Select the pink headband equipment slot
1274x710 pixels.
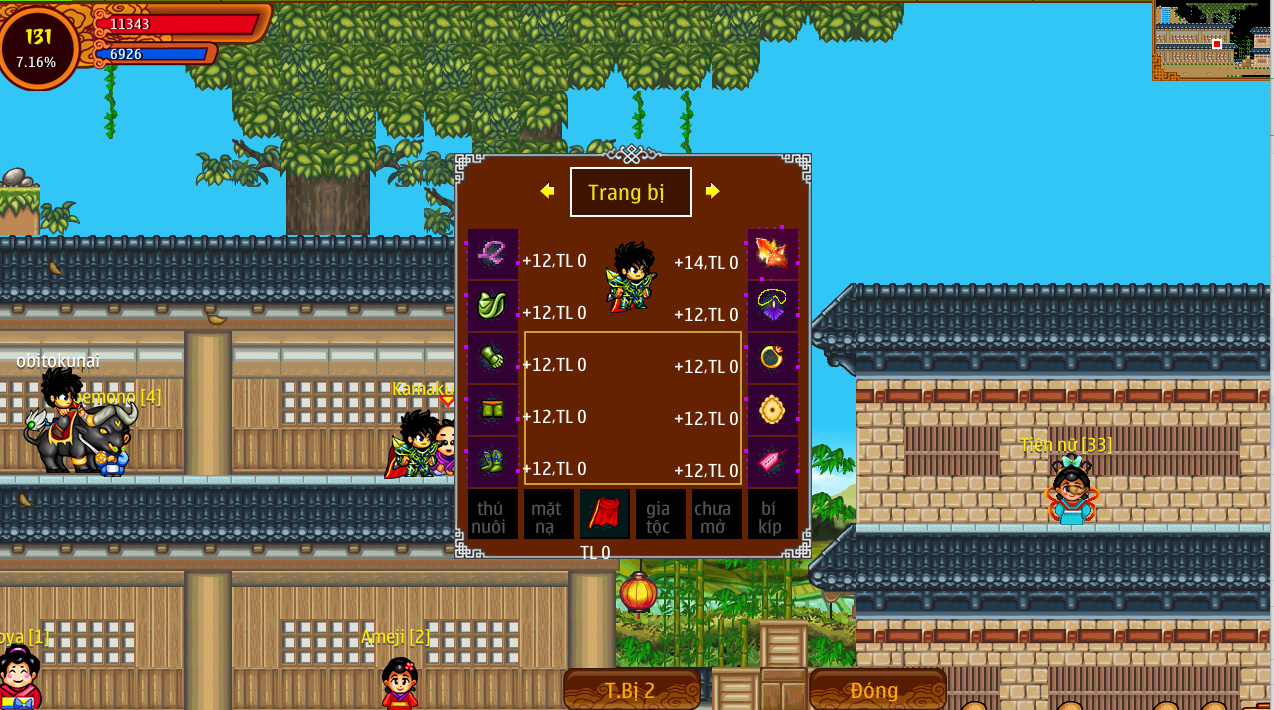click(x=492, y=254)
